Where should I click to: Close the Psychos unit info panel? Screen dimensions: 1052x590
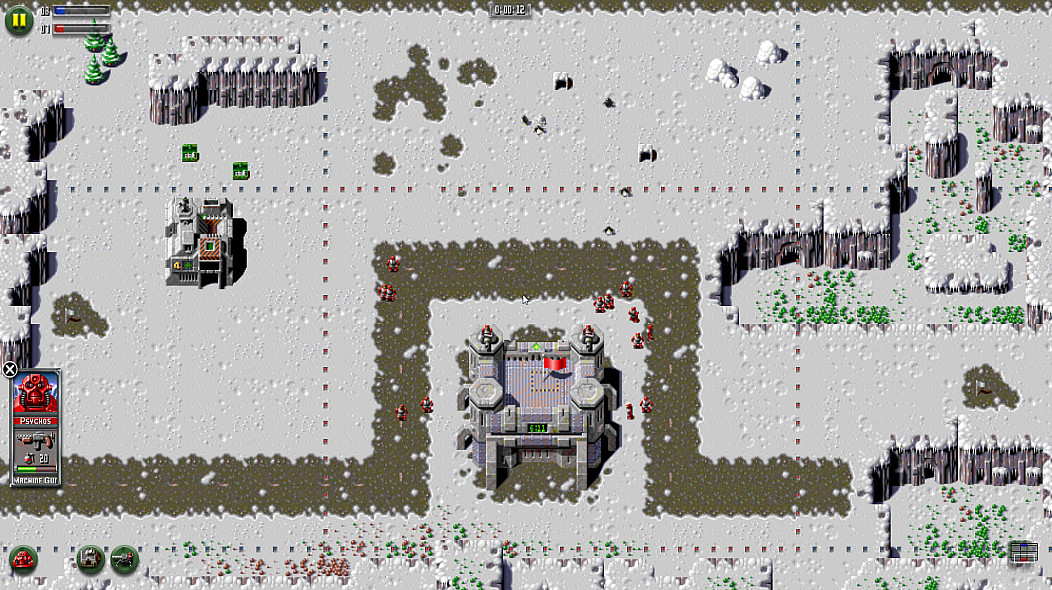[10, 370]
